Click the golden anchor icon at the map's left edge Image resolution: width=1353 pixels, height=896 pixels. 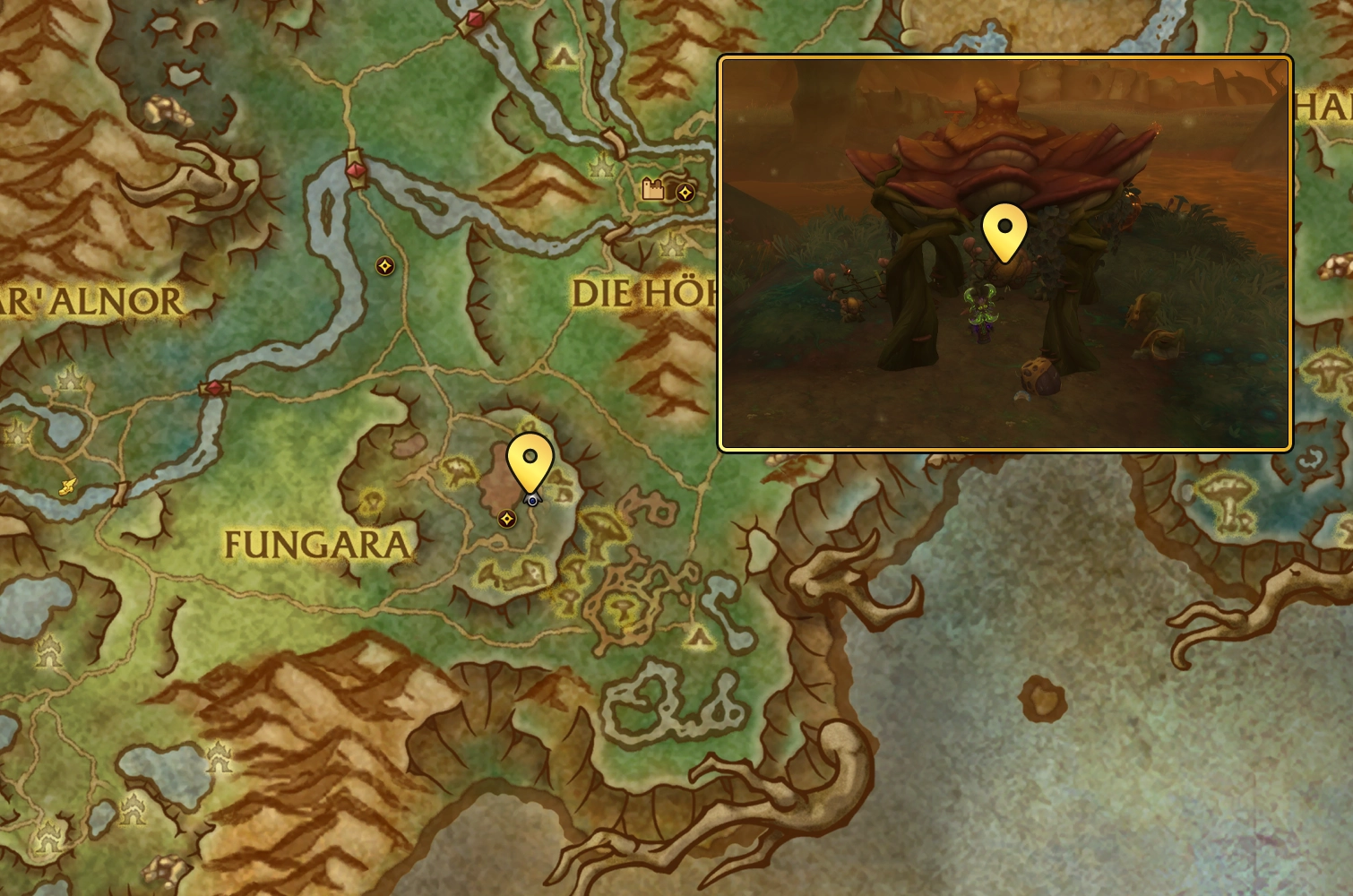click(68, 488)
